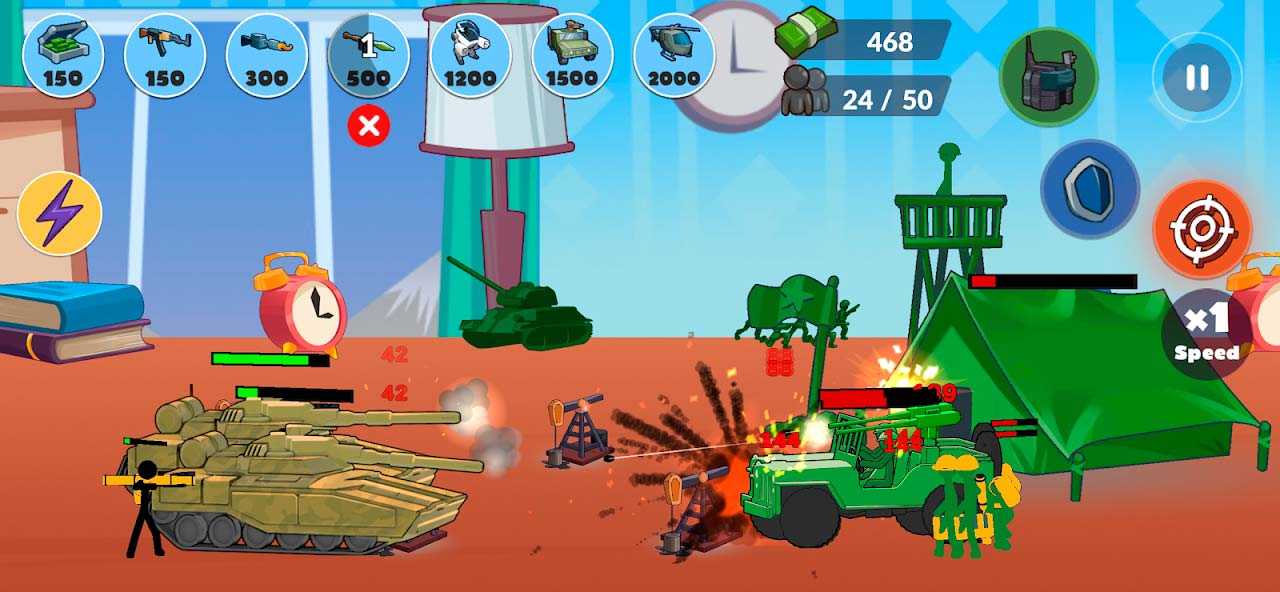
Task: Activate the blue shield defense ability
Action: tap(1090, 189)
